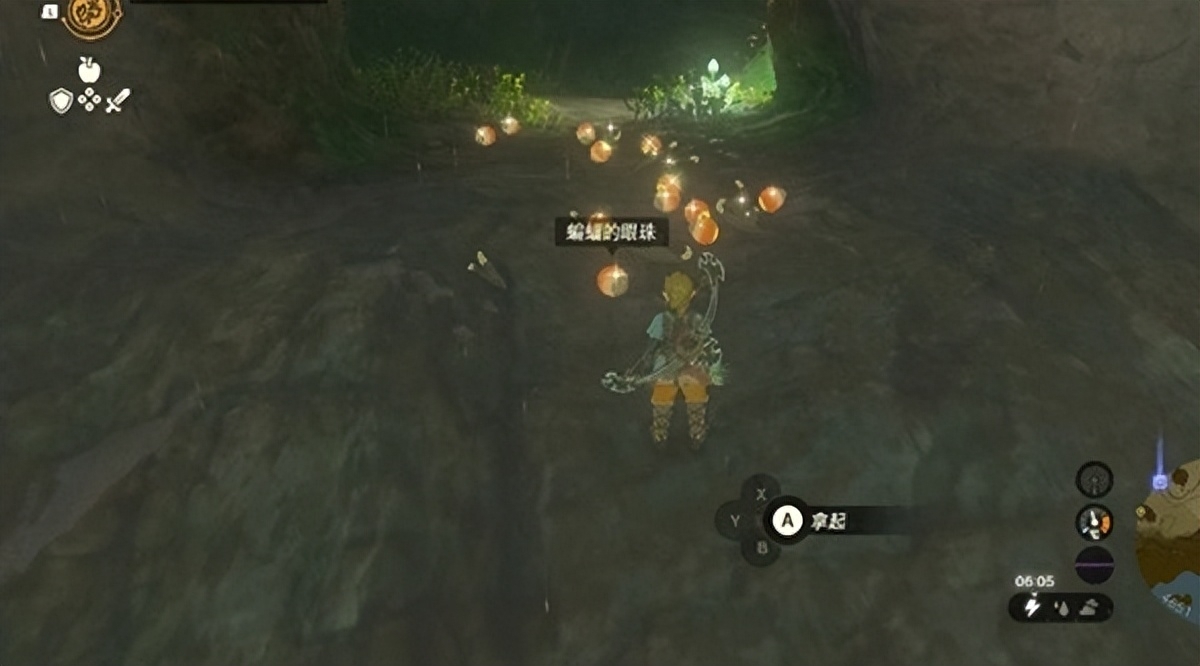
Task: Select the shrine sensor dial icon
Action: coord(1094,478)
